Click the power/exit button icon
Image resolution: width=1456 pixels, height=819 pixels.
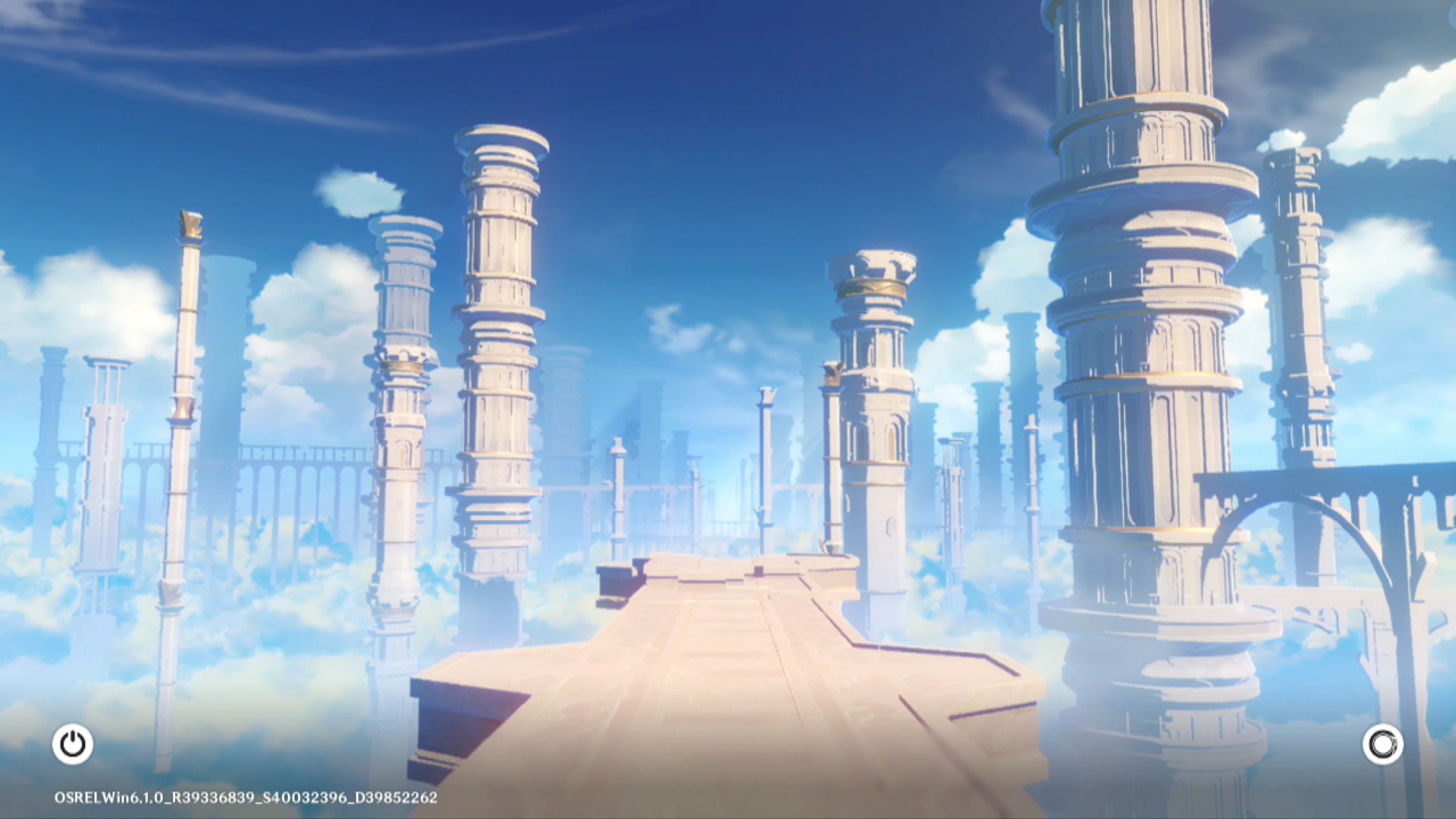[73, 744]
